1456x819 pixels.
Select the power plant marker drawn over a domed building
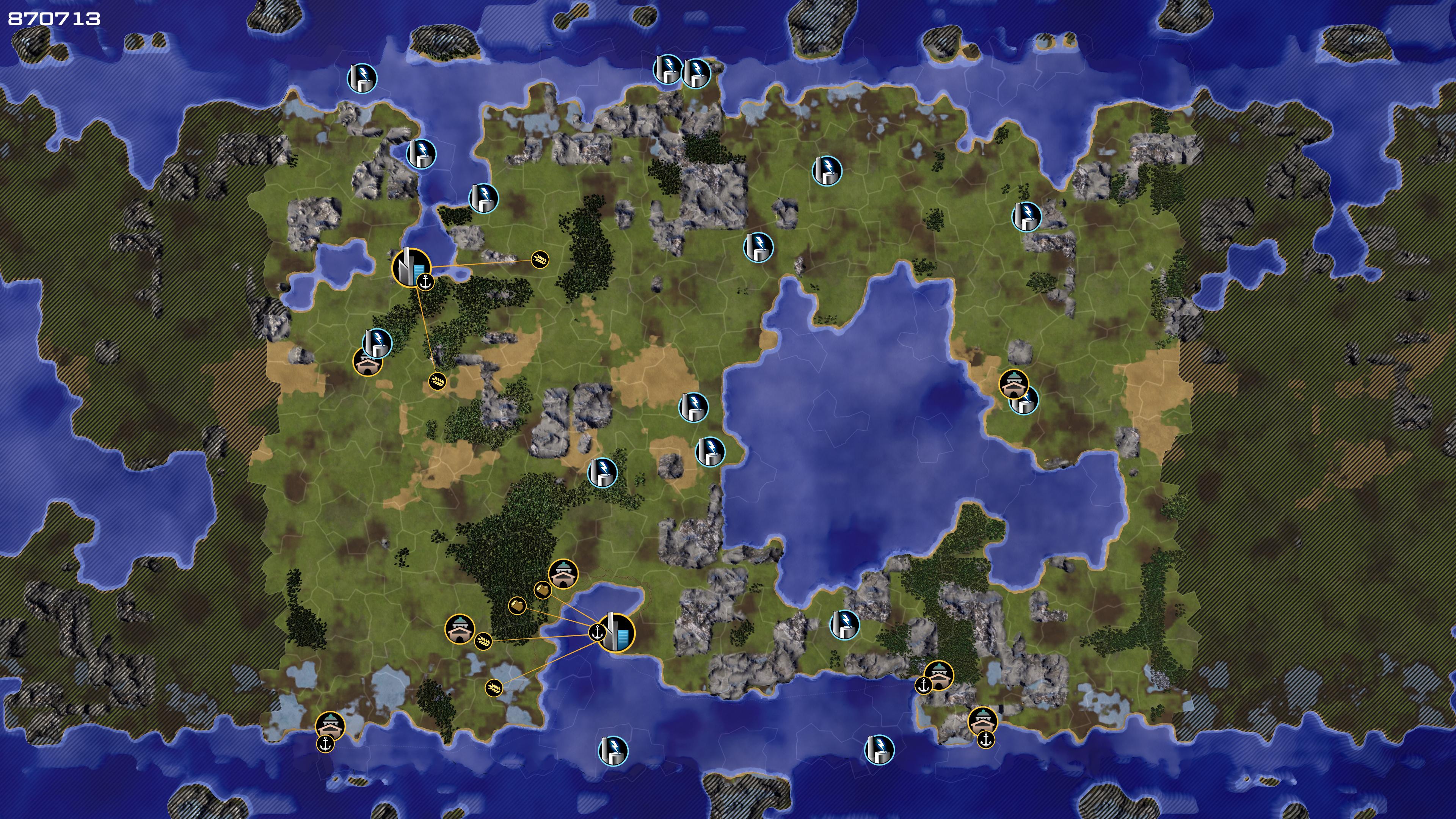tap(378, 342)
